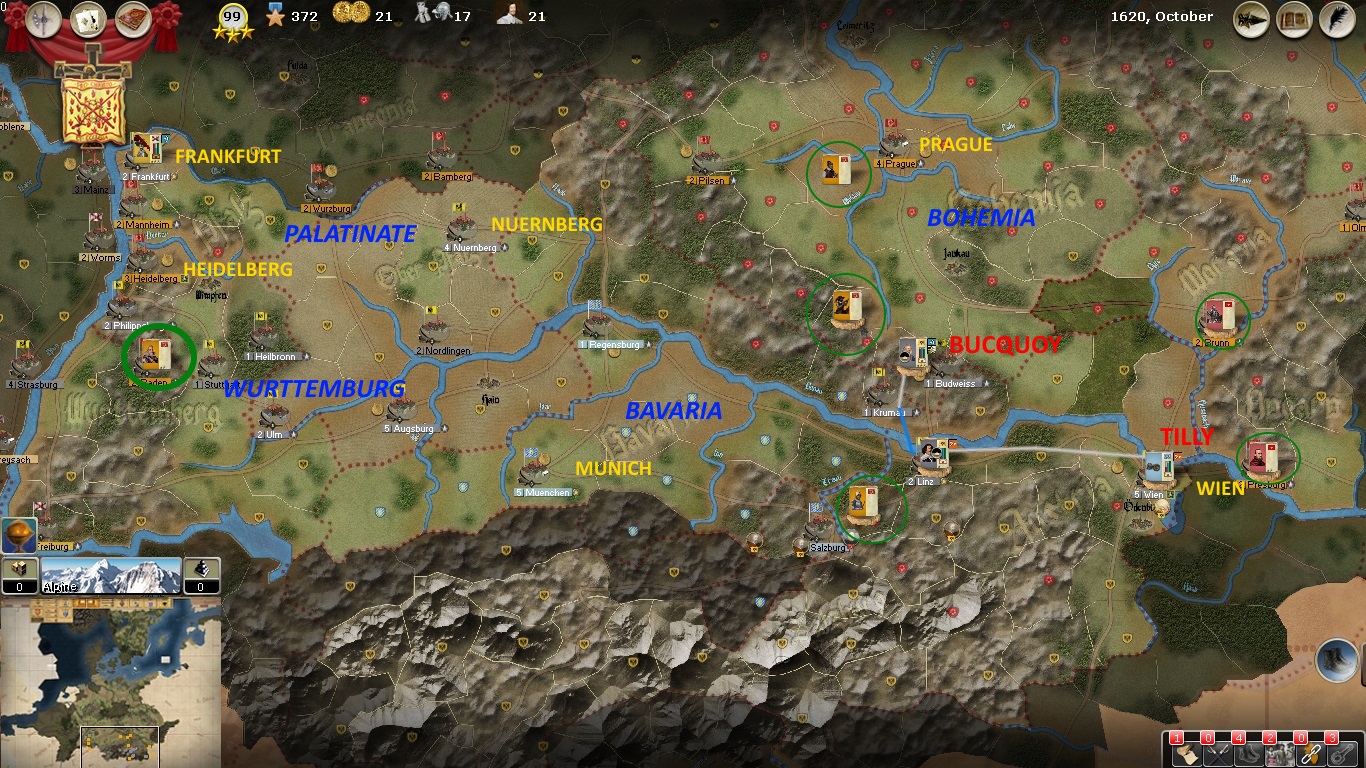Select Tilly's army stack at Wien

pos(1159,466)
